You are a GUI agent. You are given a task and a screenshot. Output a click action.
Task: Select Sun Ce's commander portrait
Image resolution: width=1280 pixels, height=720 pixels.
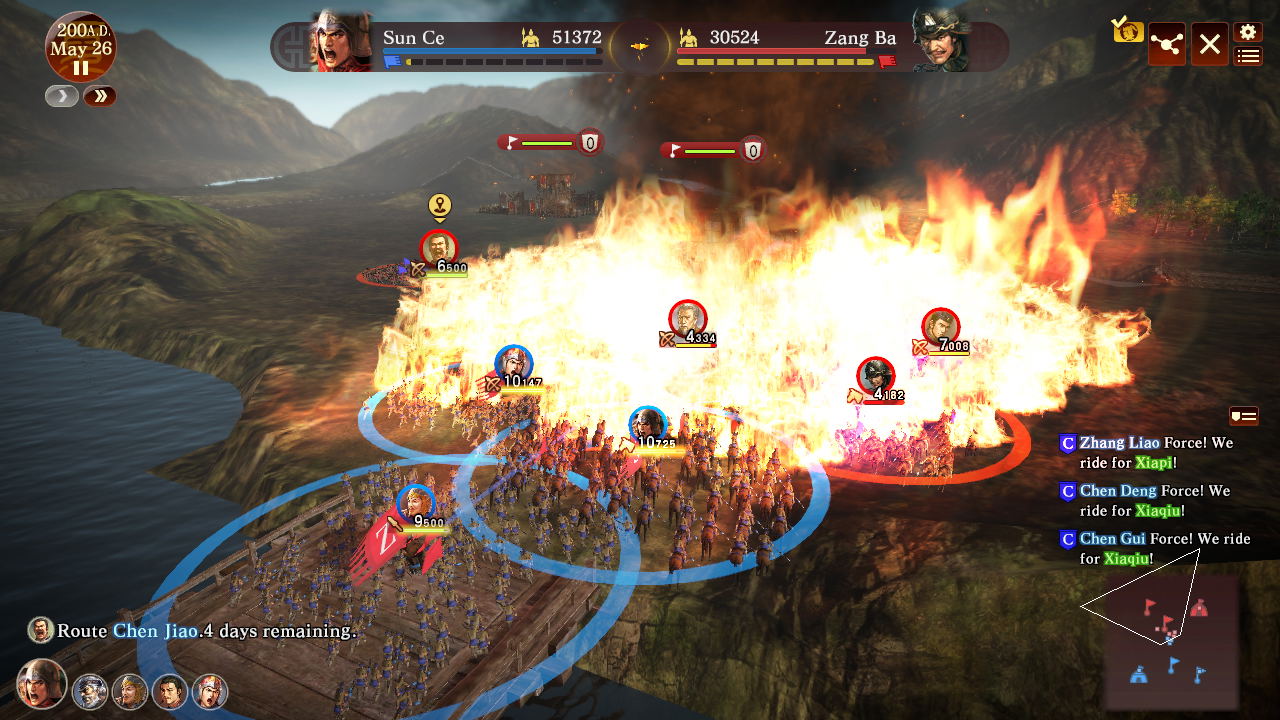[x=341, y=42]
